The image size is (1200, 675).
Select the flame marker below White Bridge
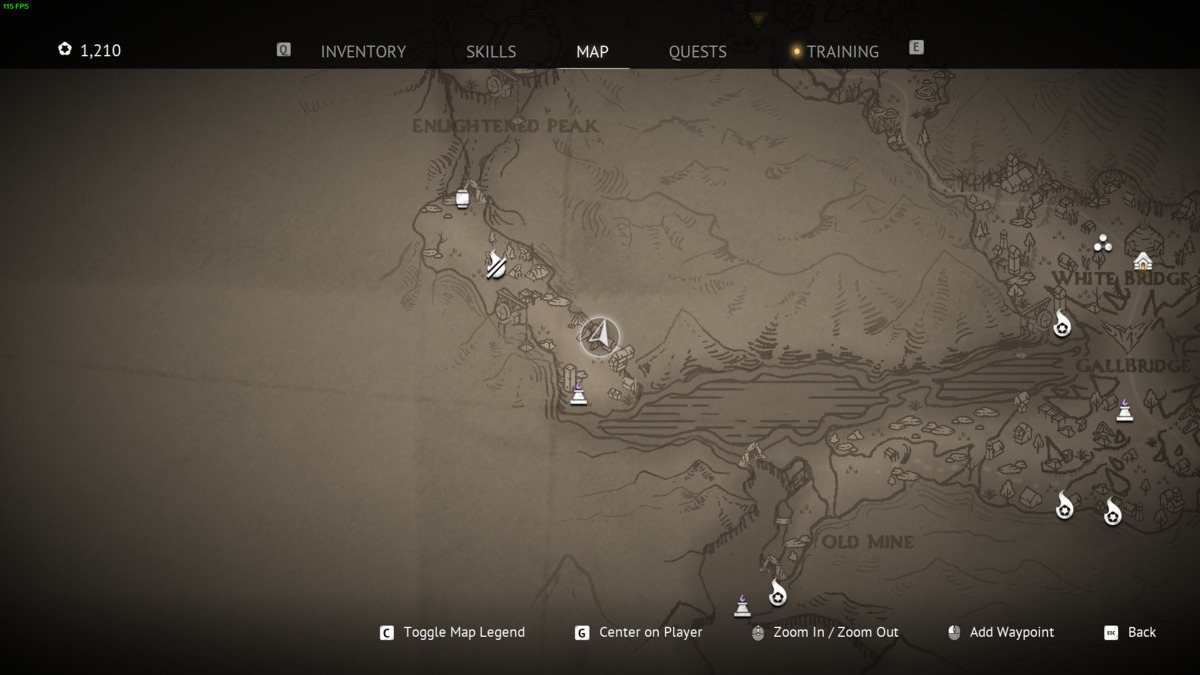1062,324
